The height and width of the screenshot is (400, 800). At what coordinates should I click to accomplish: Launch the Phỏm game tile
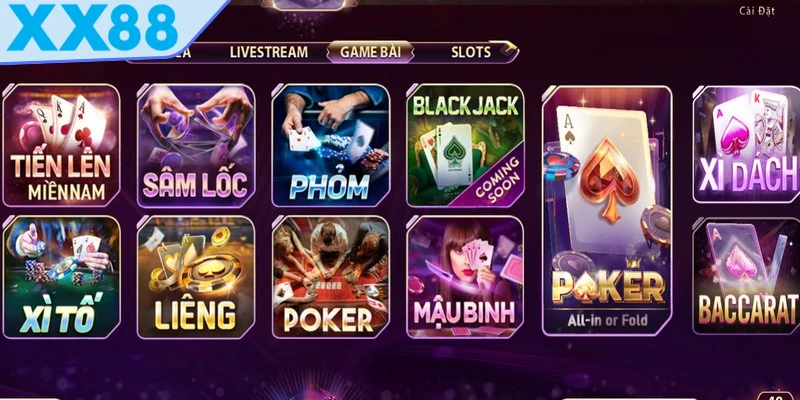[330, 145]
